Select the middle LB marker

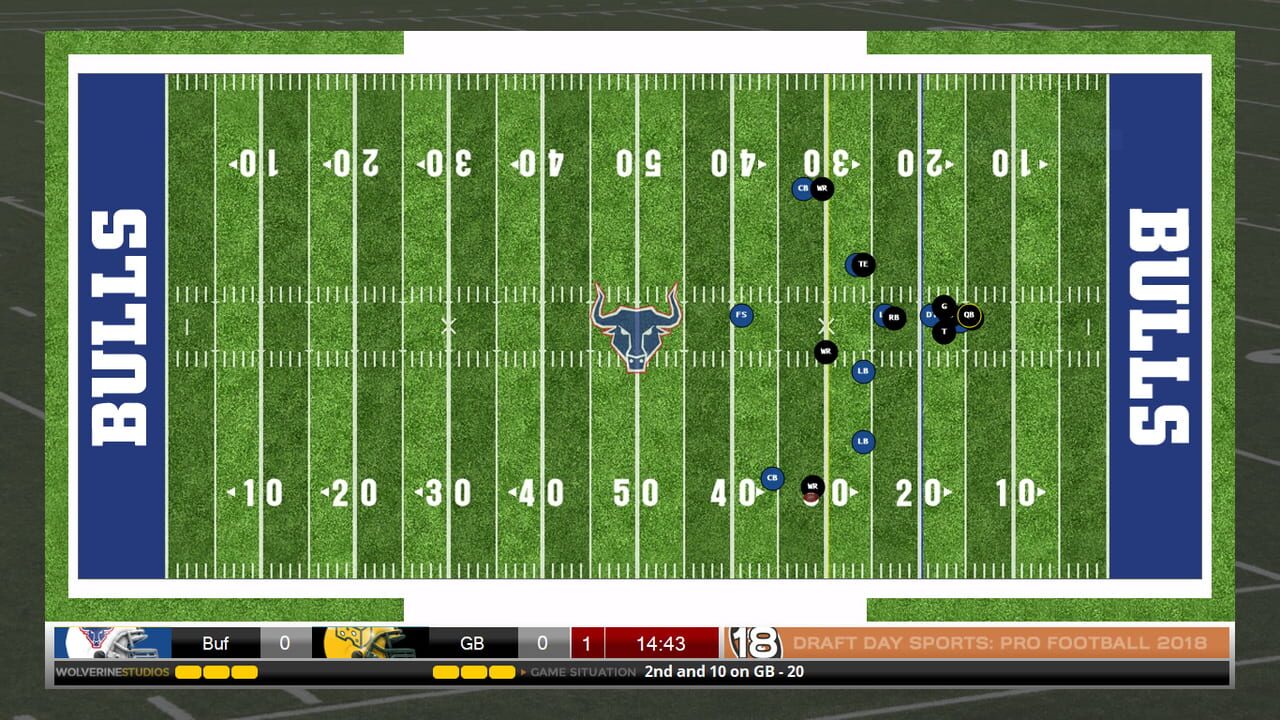coord(861,370)
